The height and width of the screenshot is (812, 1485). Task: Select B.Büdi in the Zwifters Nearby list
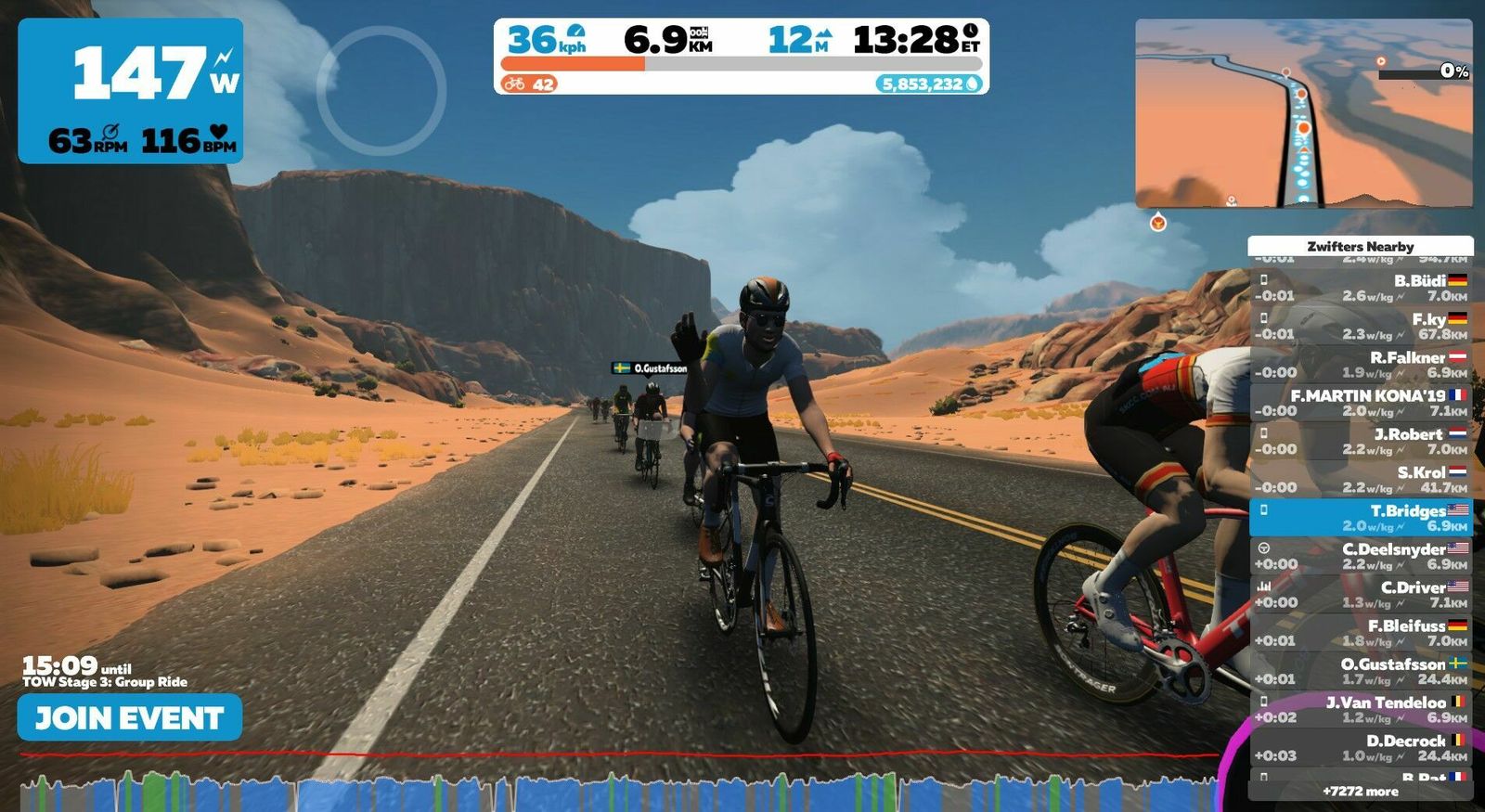[x=1360, y=288]
